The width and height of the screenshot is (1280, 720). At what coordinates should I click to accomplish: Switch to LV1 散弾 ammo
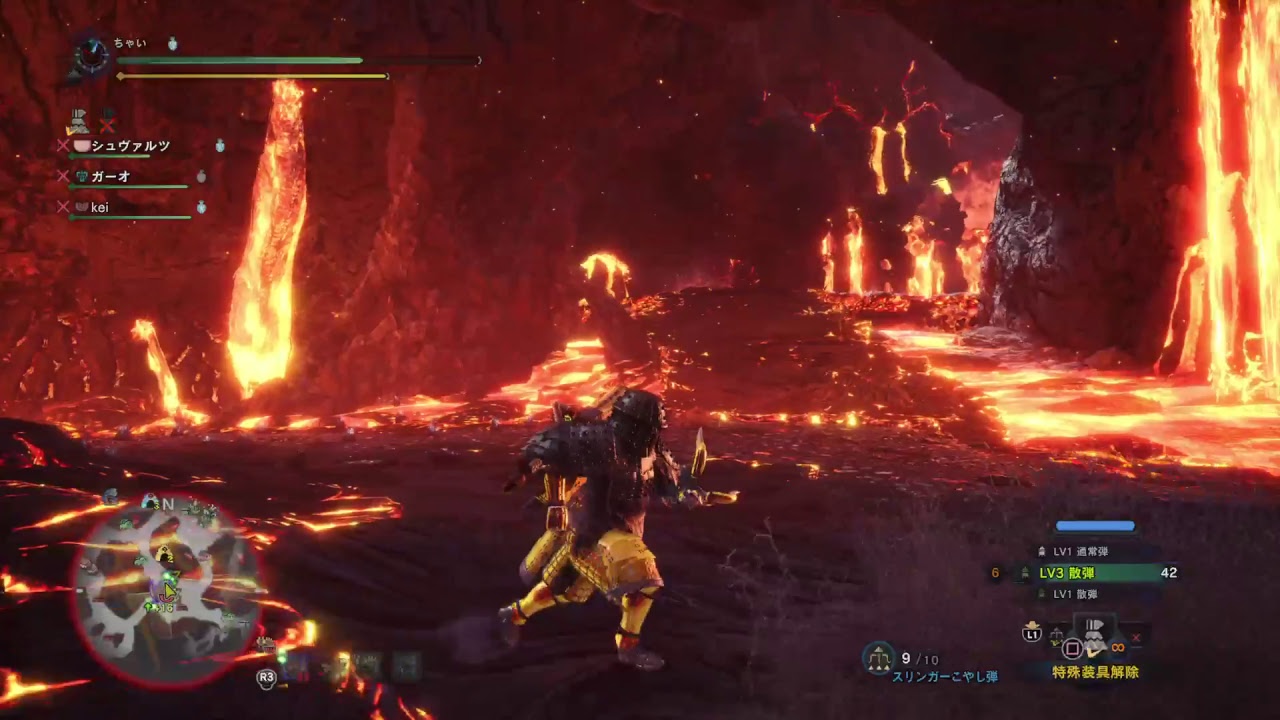pos(1075,594)
